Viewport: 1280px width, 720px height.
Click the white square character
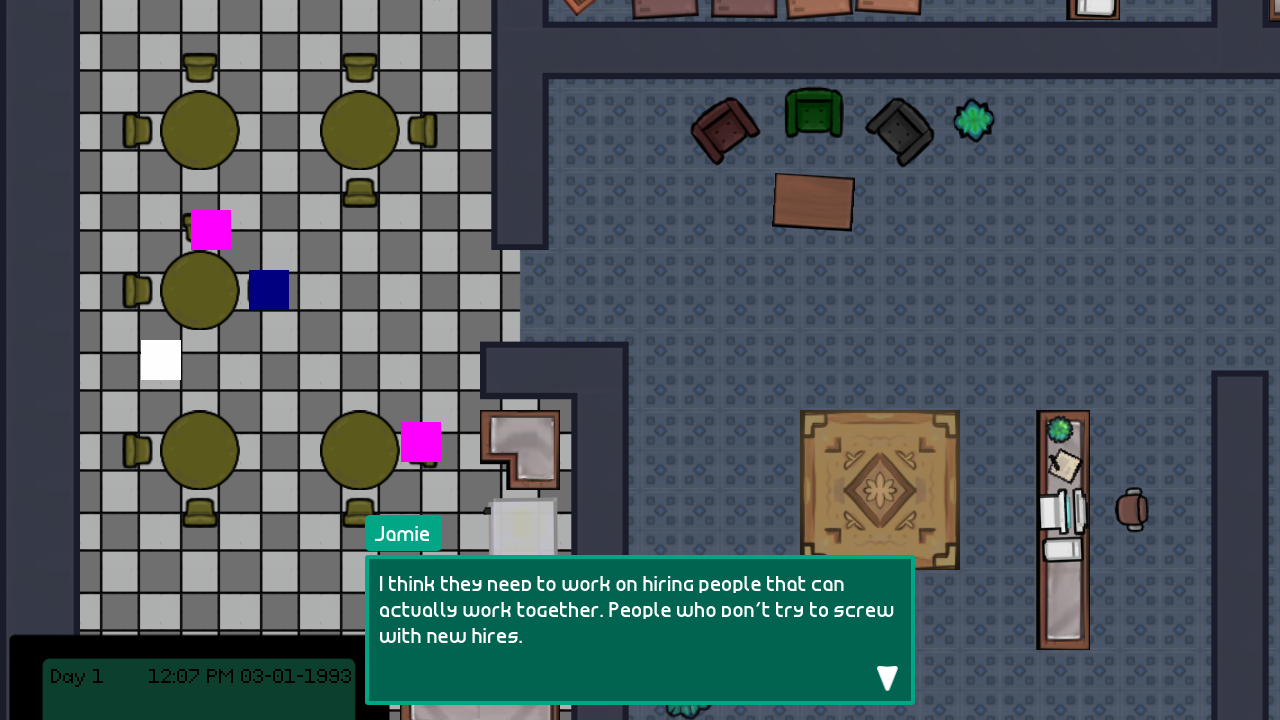tap(160, 360)
